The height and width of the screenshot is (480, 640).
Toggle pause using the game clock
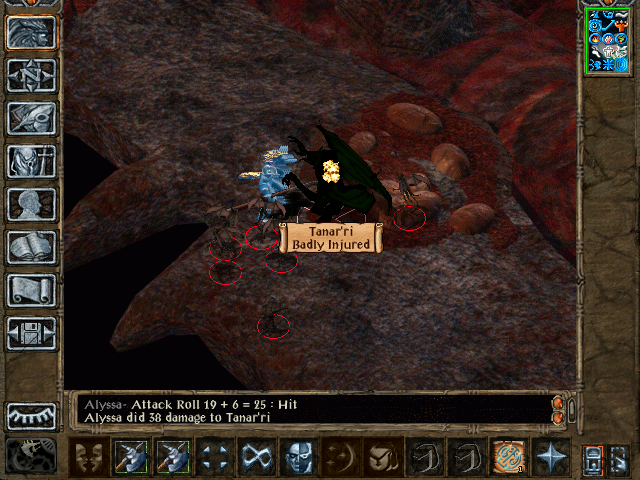point(31,456)
